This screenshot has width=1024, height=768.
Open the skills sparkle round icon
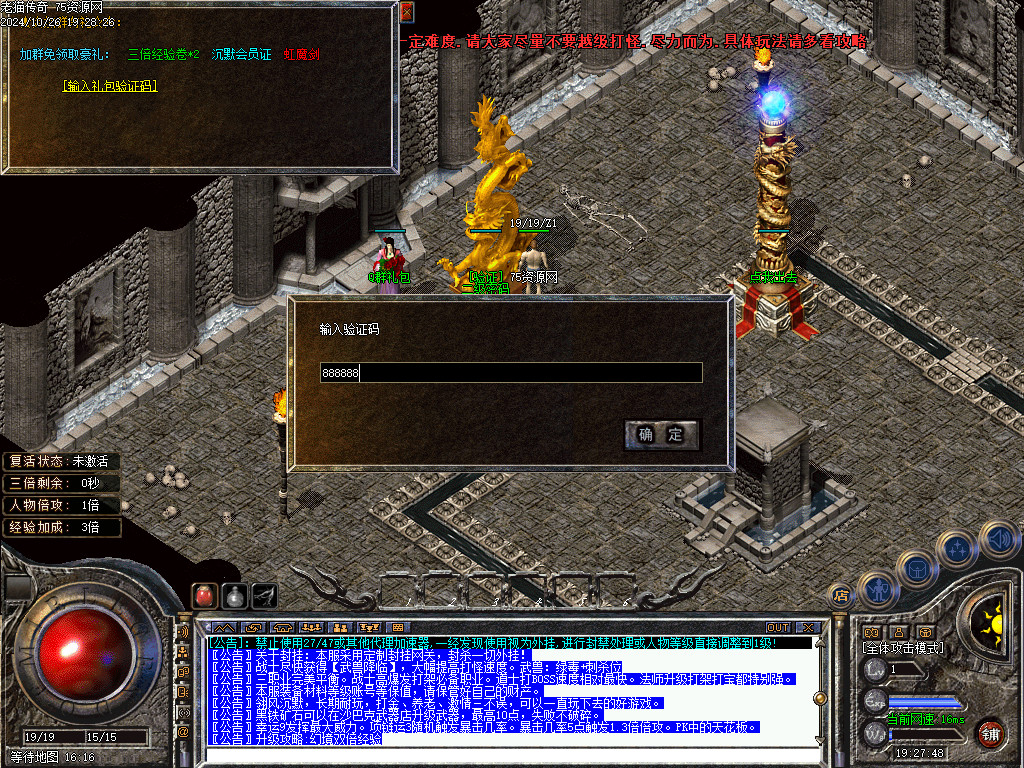pos(958,549)
